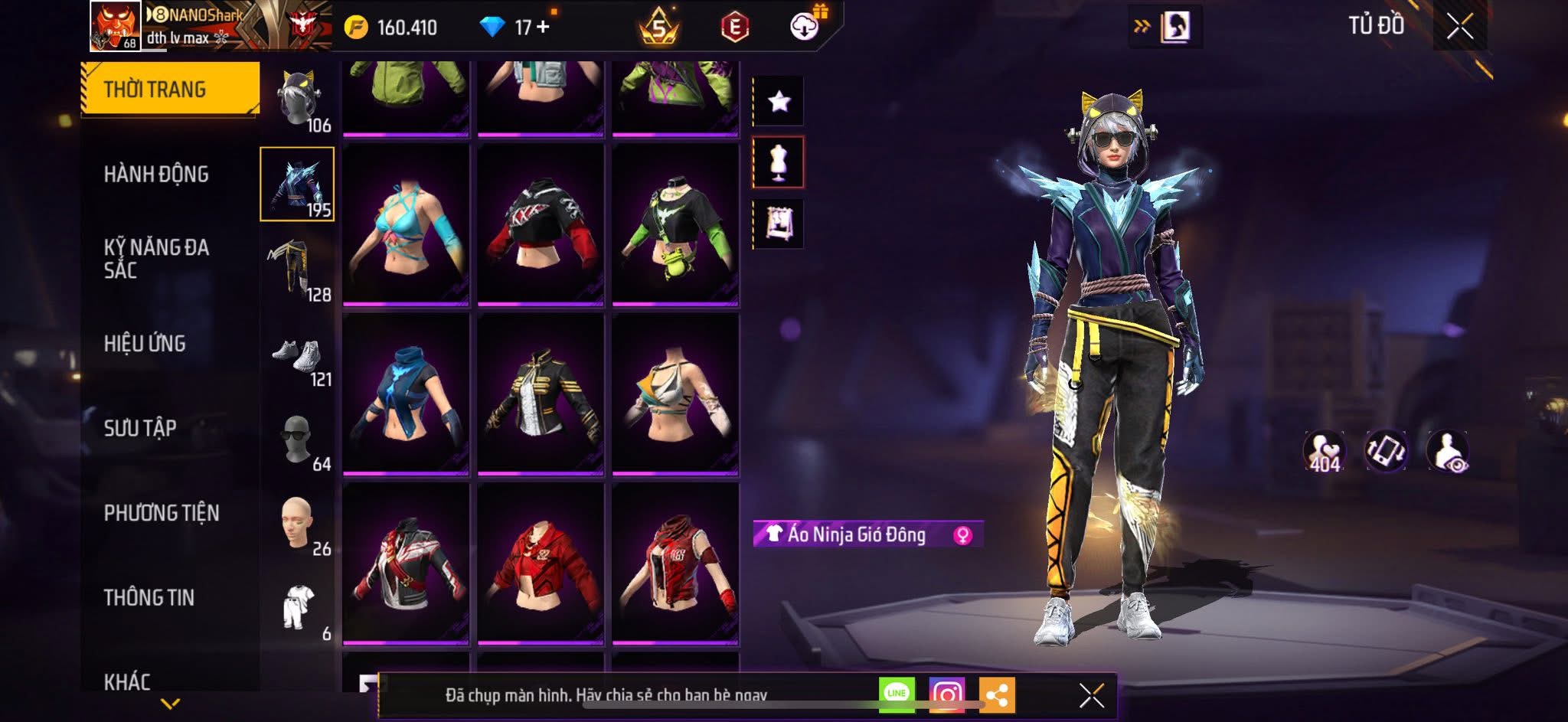This screenshot has width=1568, height=722.
Task: Dismiss the screenshot share banner
Action: pos(1091,695)
